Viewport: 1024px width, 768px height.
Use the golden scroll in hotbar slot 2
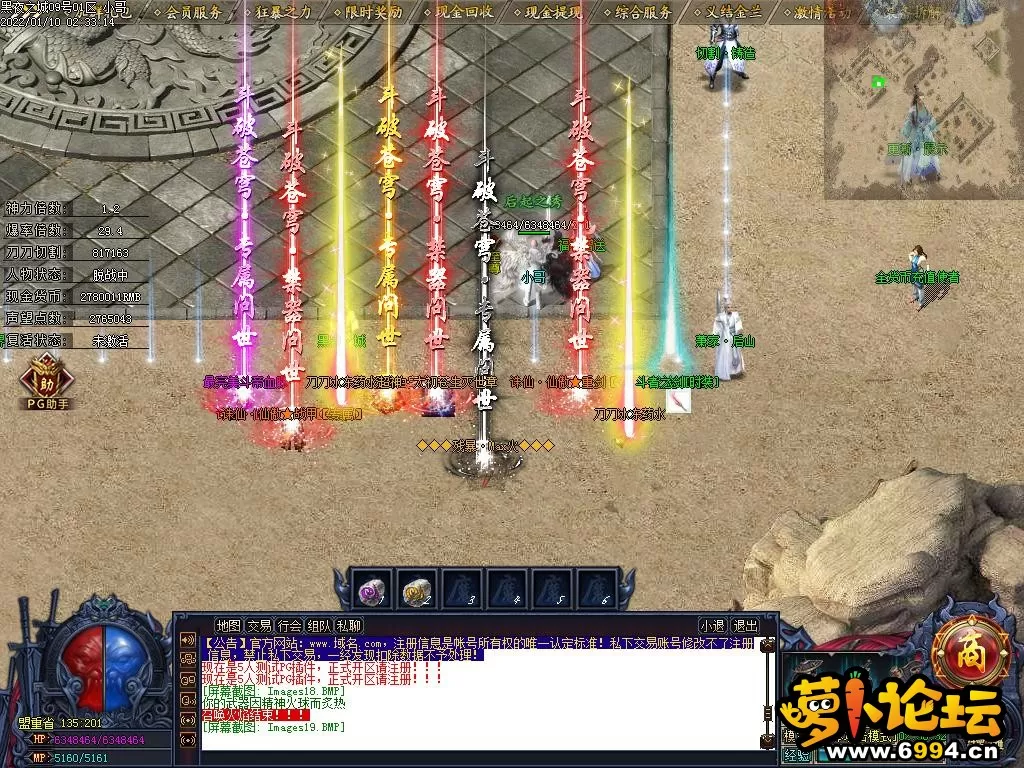(x=418, y=591)
